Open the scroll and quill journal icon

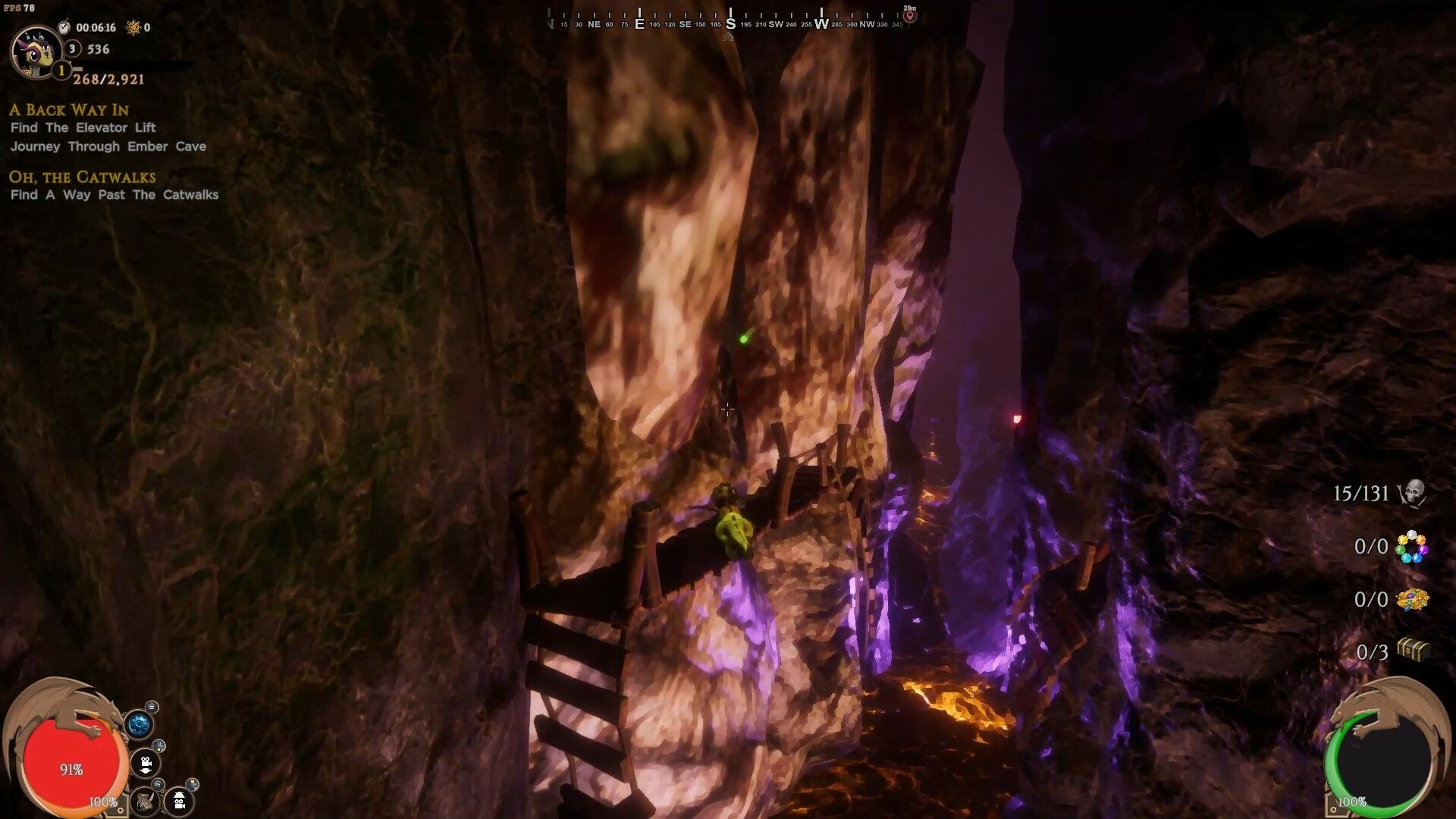coord(144,801)
